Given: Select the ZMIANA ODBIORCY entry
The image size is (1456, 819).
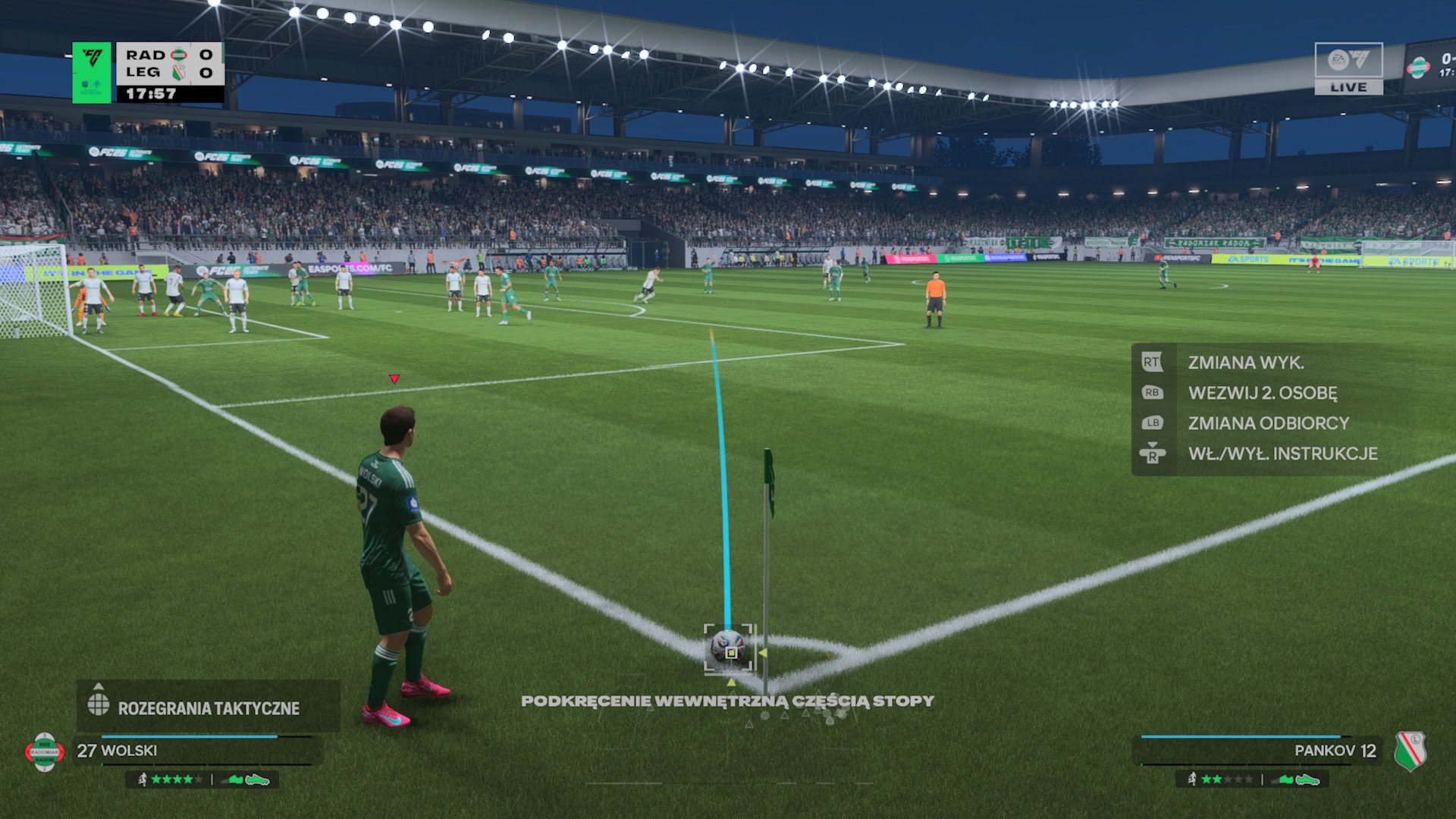Looking at the screenshot, I should (x=1266, y=423).
